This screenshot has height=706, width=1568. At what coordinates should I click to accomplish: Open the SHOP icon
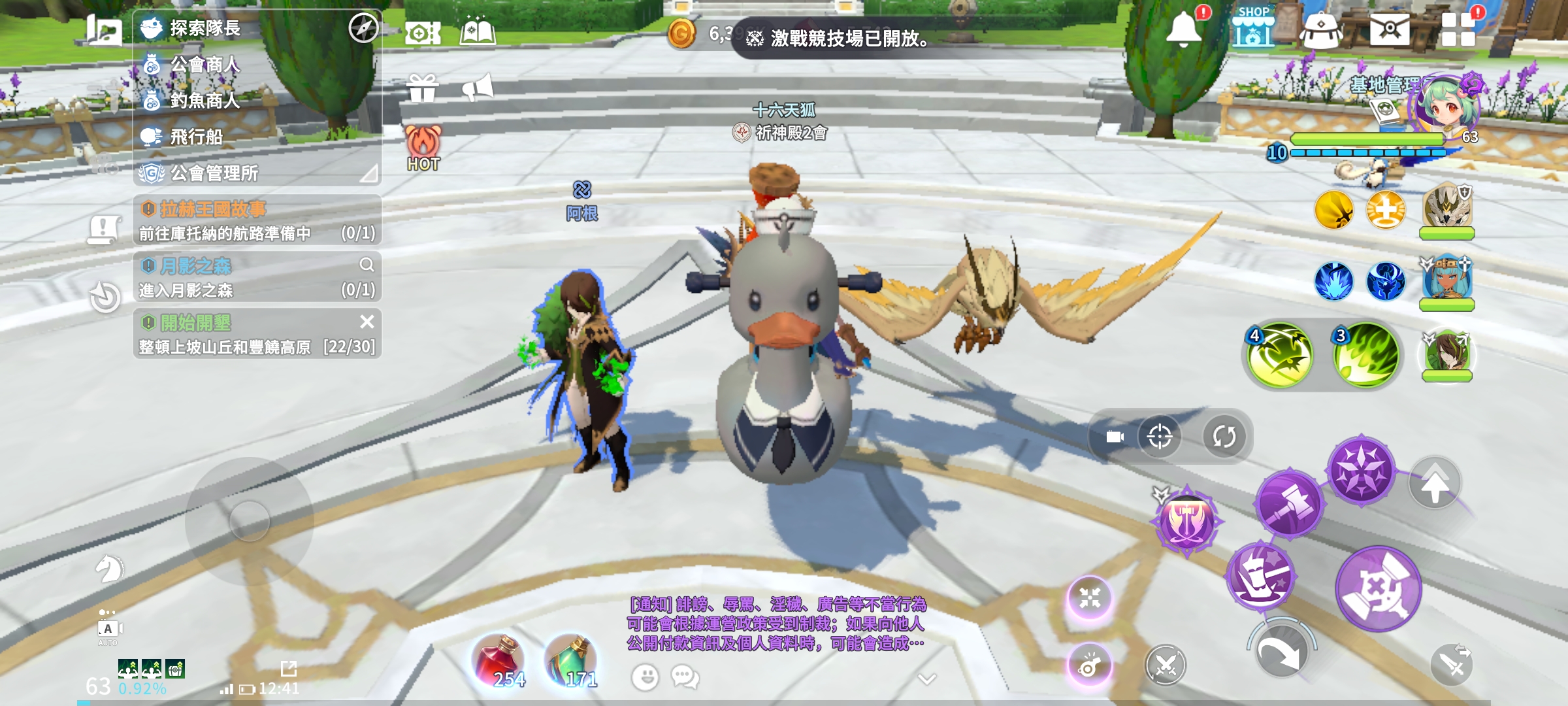1252,28
